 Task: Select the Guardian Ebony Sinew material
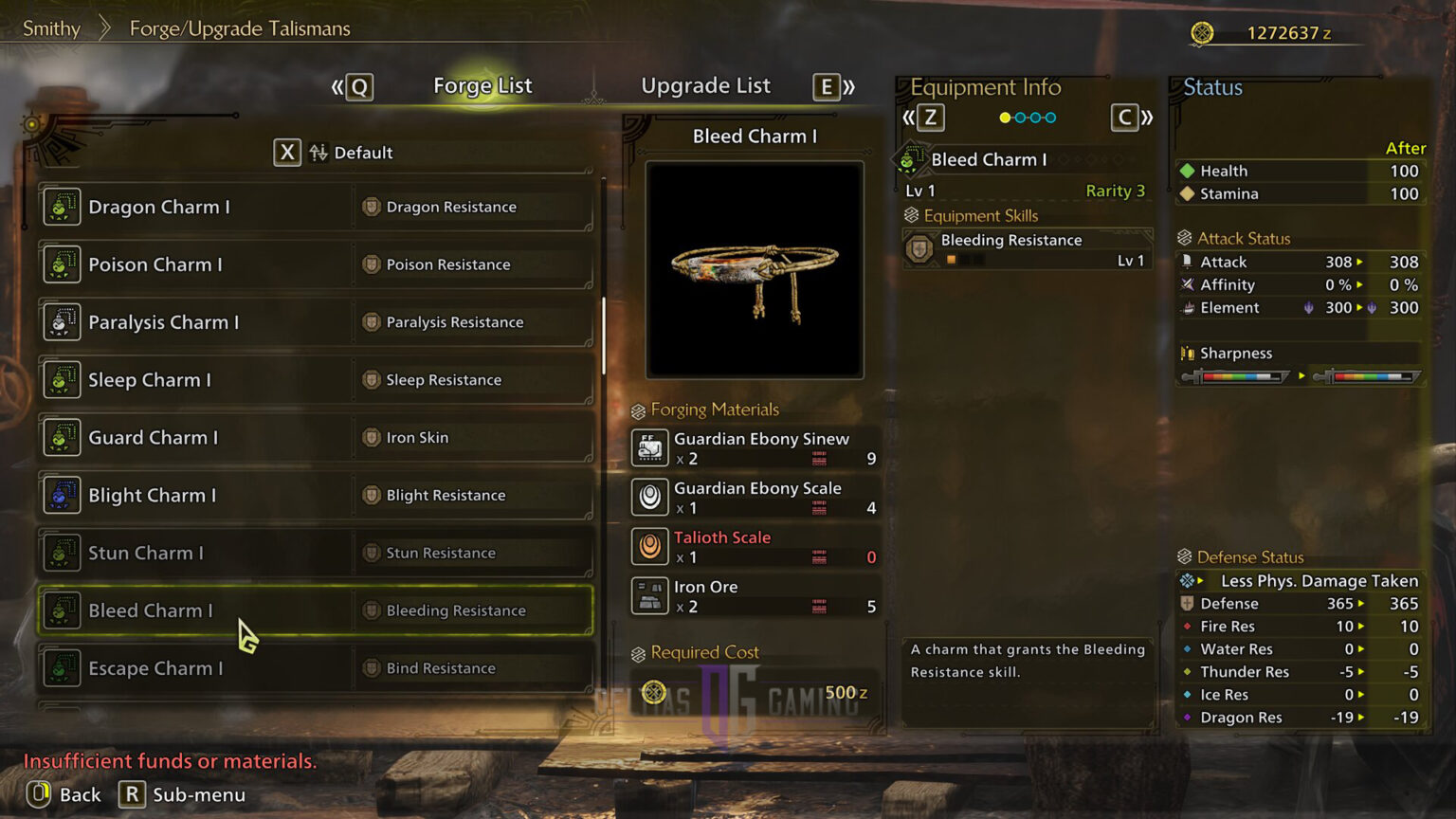coord(755,448)
